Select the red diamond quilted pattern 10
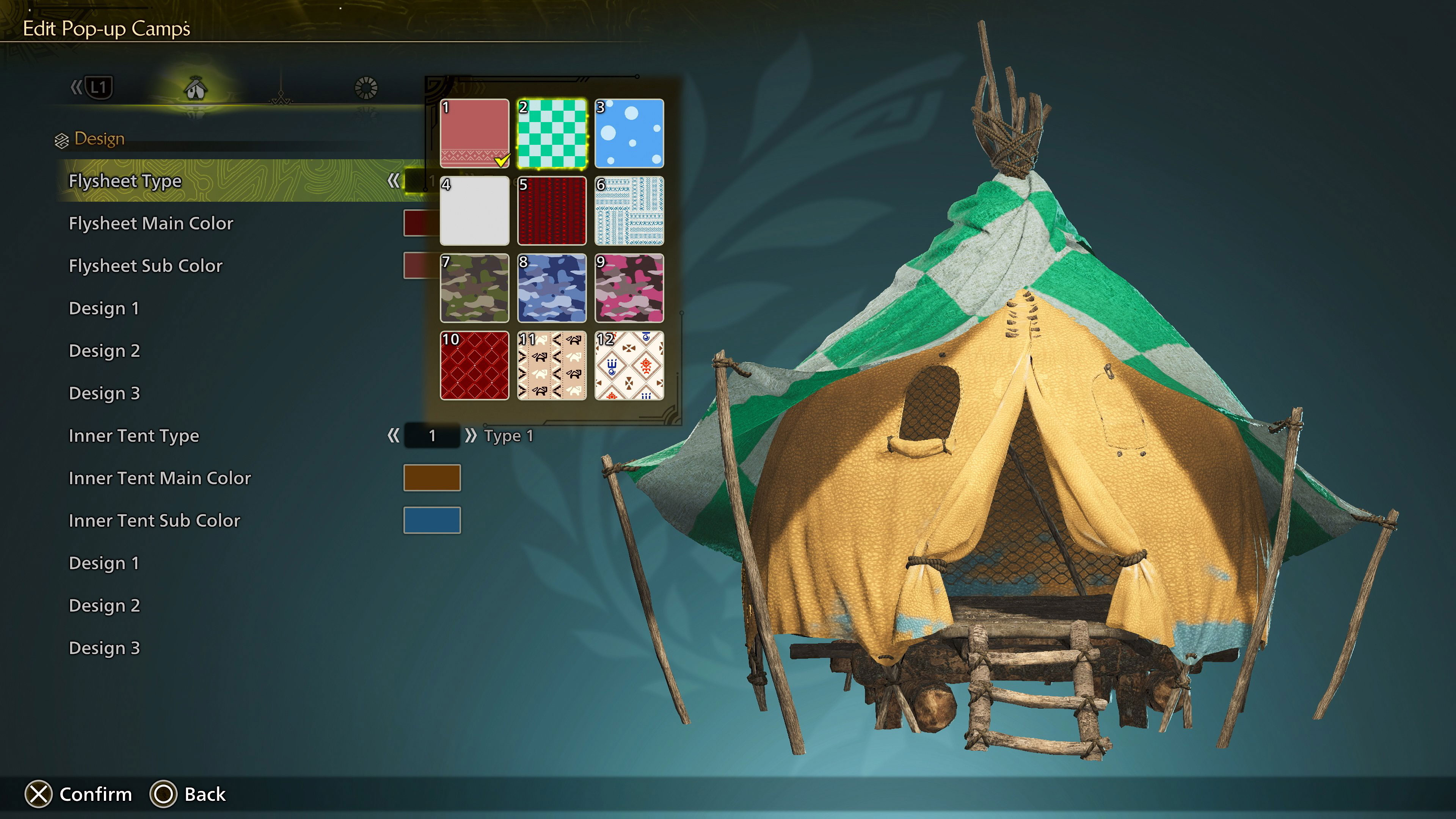The width and height of the screenshot is (1456, 819). 474,366
